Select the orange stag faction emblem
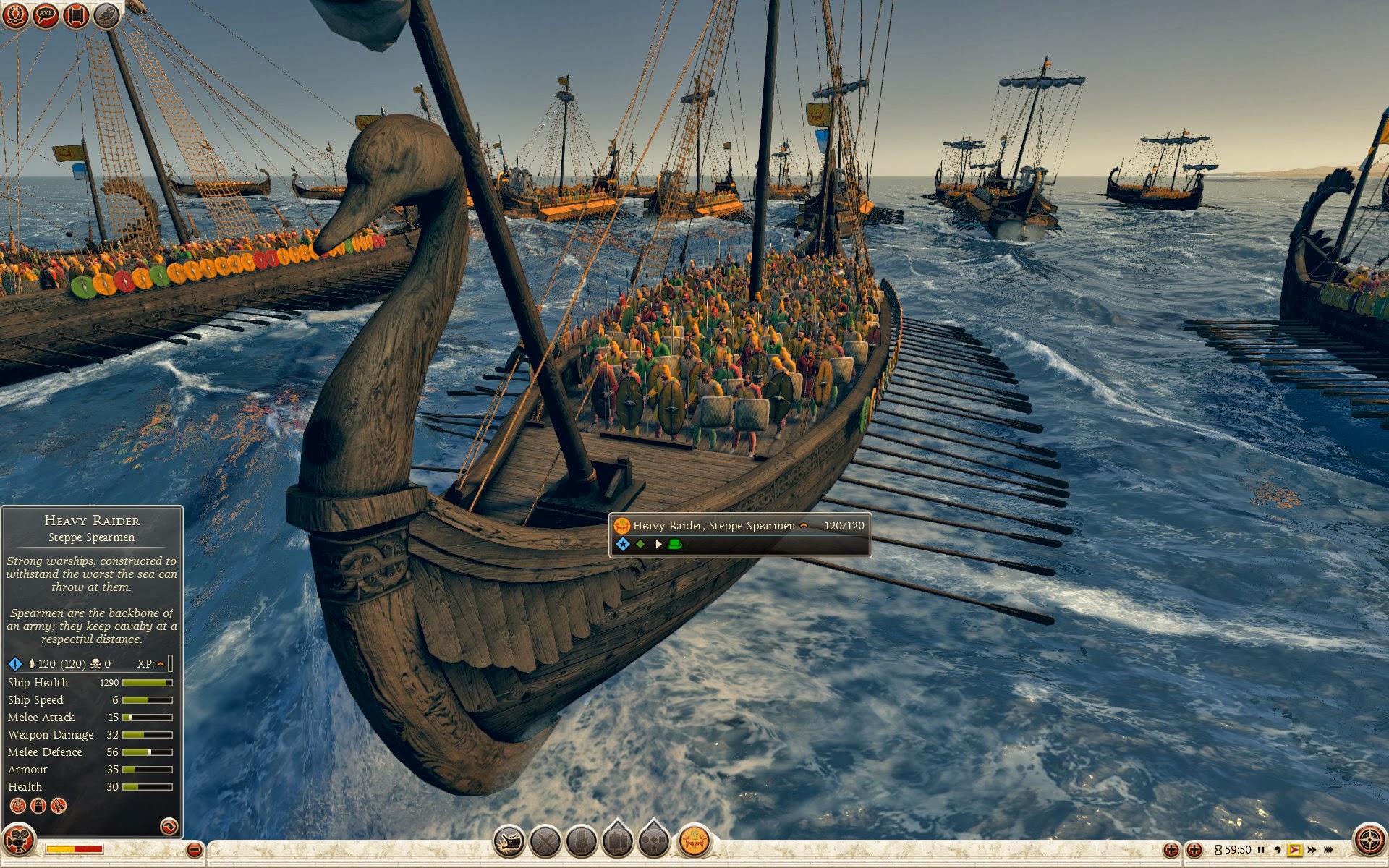 click(x=694, y=841)
